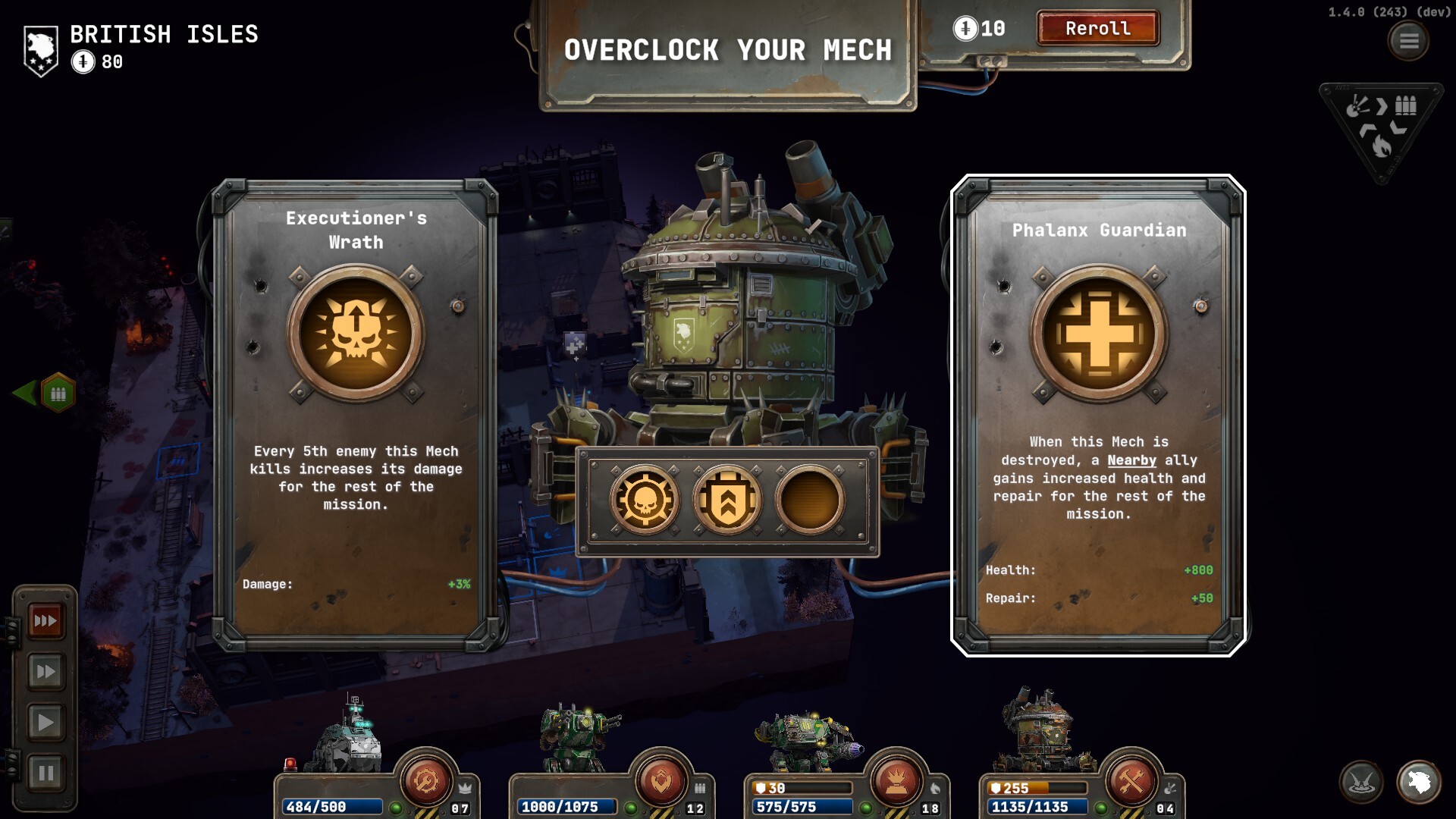Screen dimensions: 1456x819
Task: Select the Phalanx Guardian overclock card
Action: point(1098,415)
